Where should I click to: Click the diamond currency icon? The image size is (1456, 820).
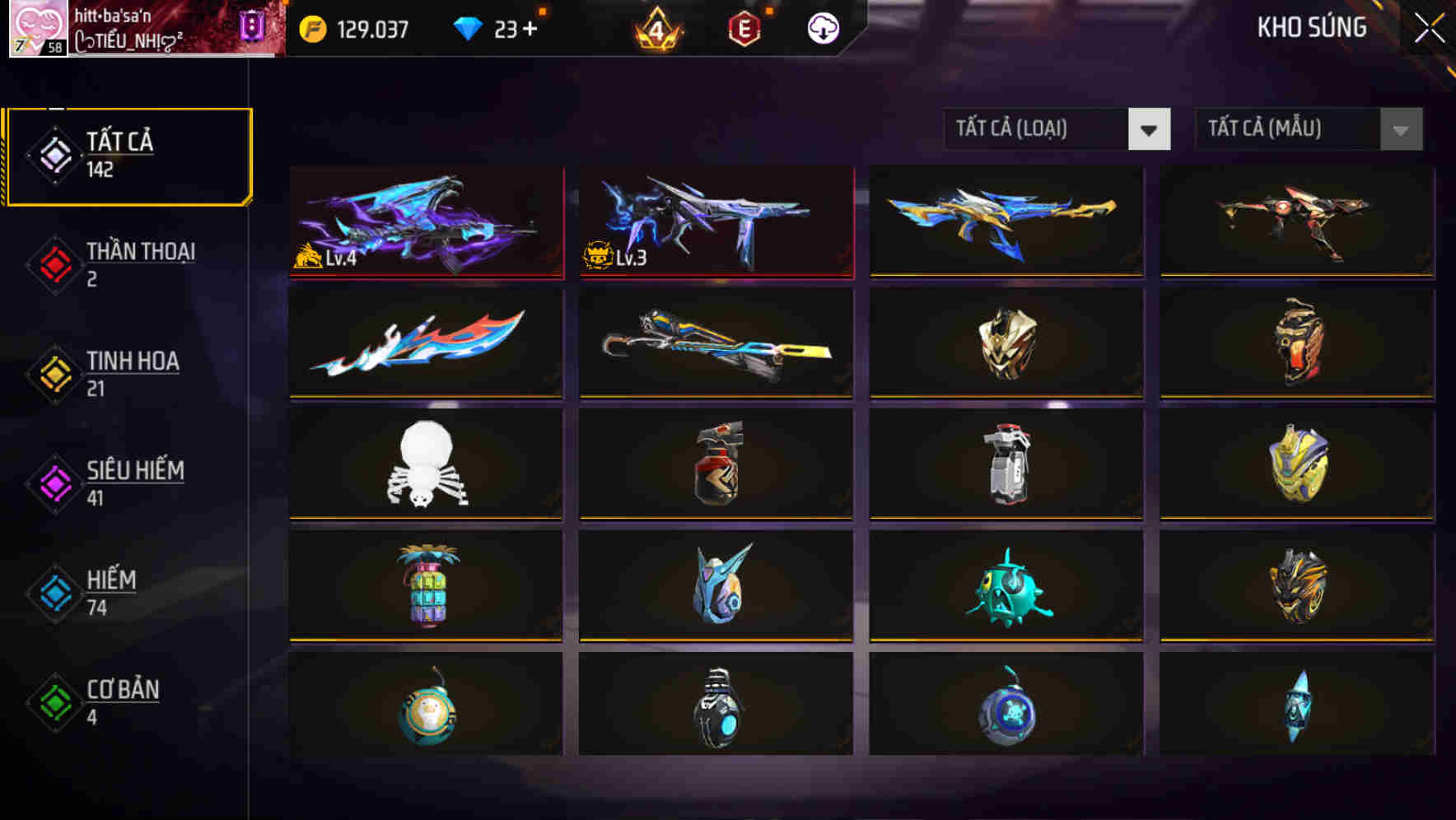click(468, 27)
